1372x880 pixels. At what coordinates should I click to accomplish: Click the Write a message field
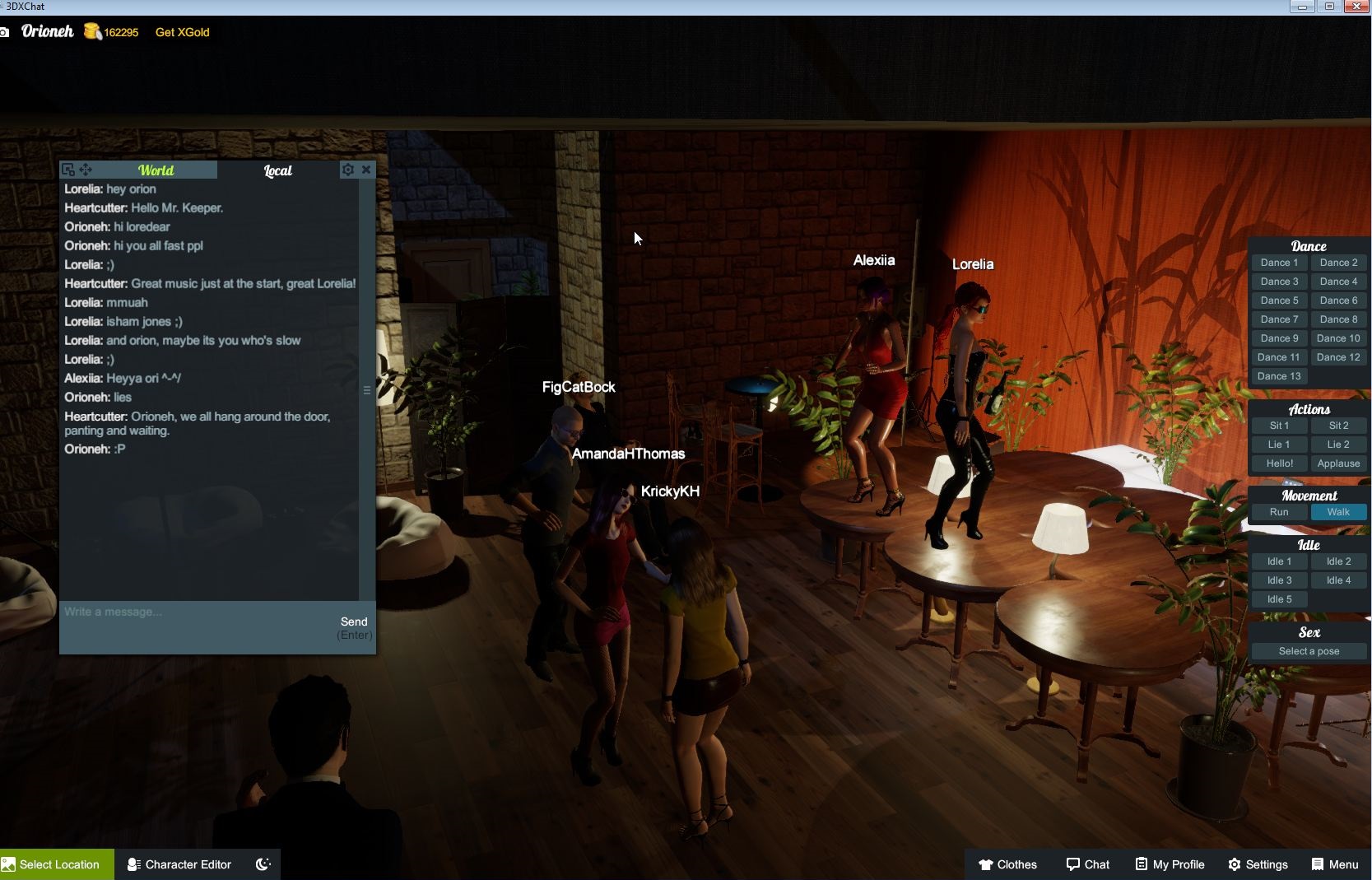click(198, 612)
